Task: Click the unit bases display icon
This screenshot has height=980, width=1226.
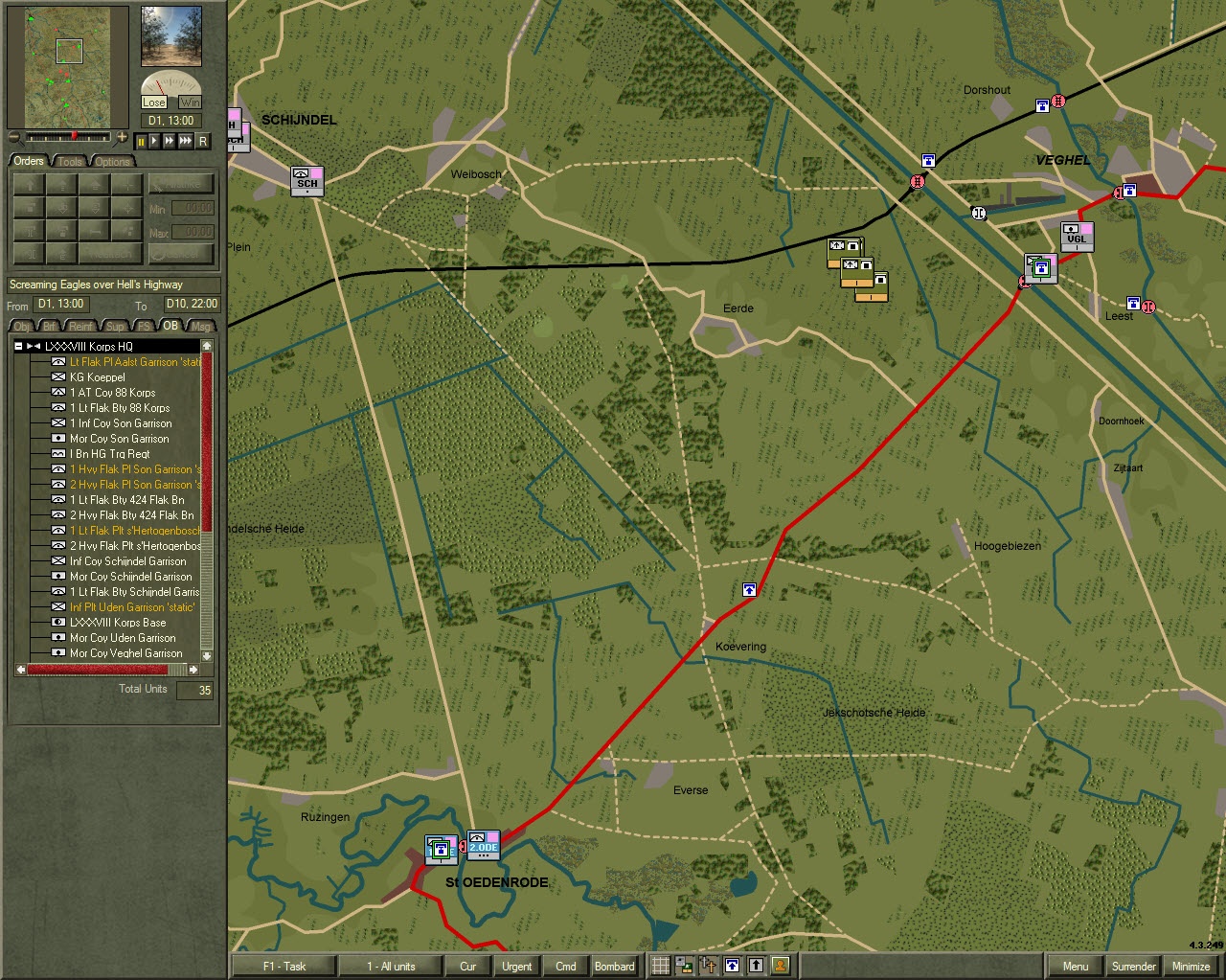Action: 682,966
